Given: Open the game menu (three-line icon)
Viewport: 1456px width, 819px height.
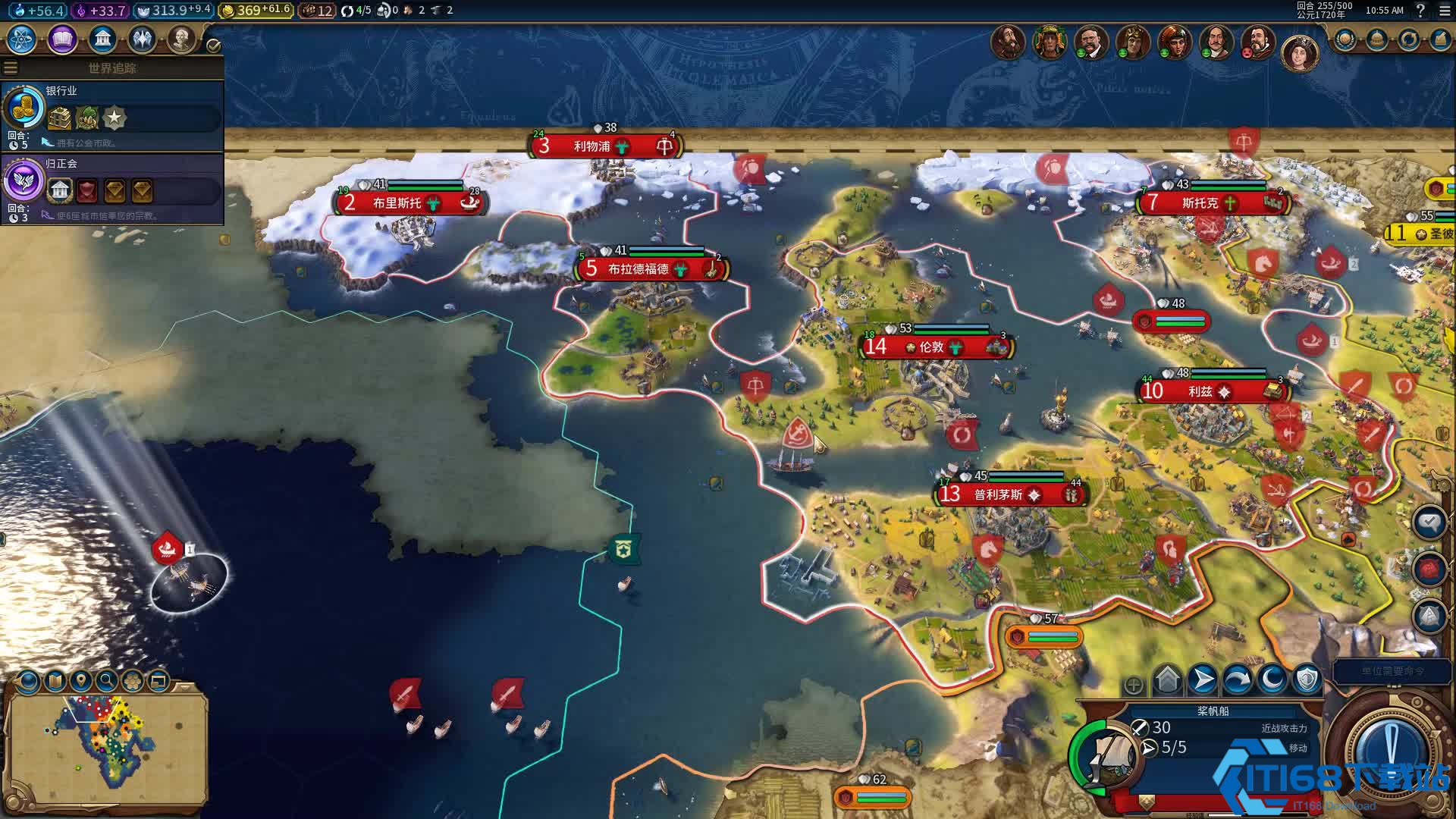Looking at the screenshot, I should [1444, 11].
